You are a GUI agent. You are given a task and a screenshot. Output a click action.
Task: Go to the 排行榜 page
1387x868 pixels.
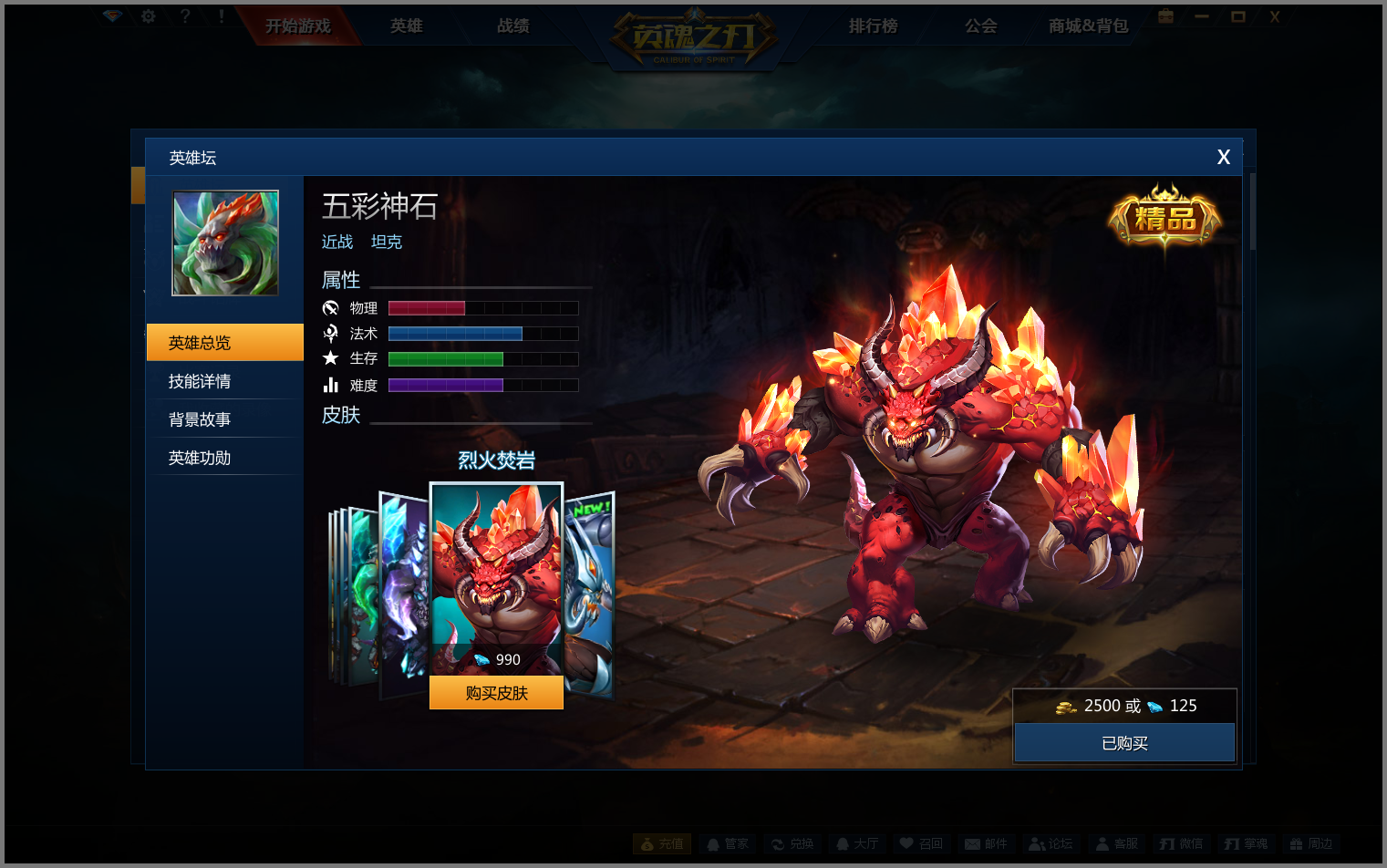(873, 26)
